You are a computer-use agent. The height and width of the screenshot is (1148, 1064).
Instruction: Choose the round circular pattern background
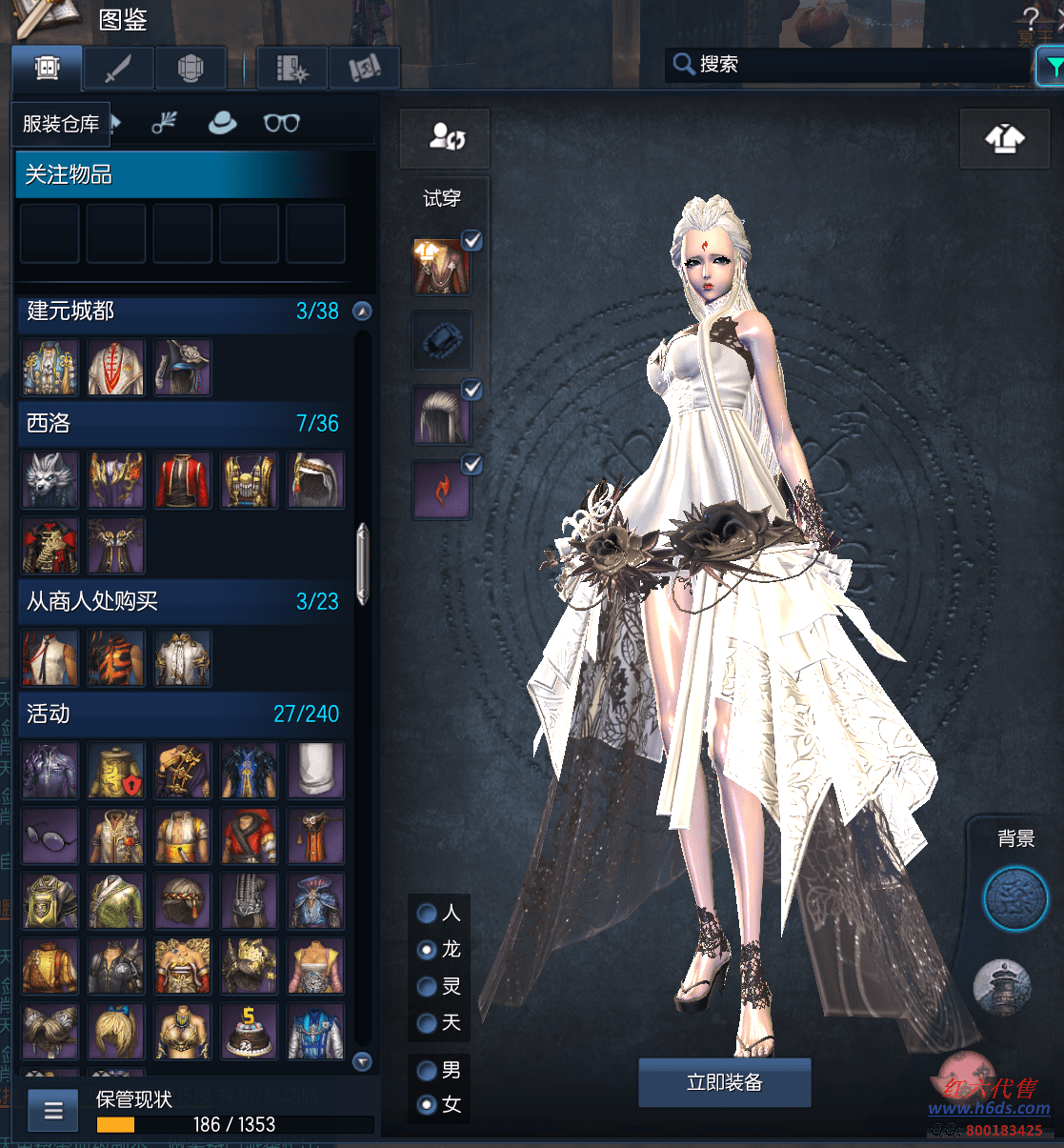tap(1014, 898)
